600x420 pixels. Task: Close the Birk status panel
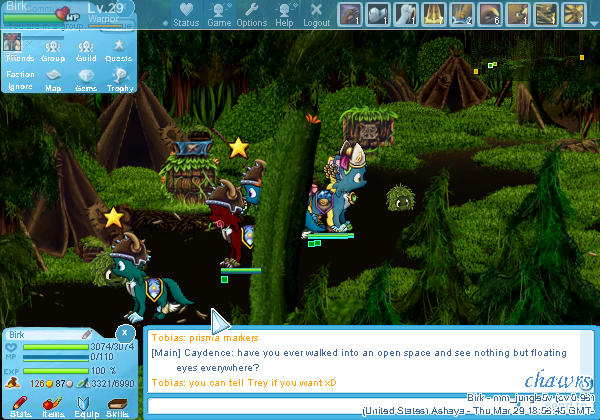(125, 331)
